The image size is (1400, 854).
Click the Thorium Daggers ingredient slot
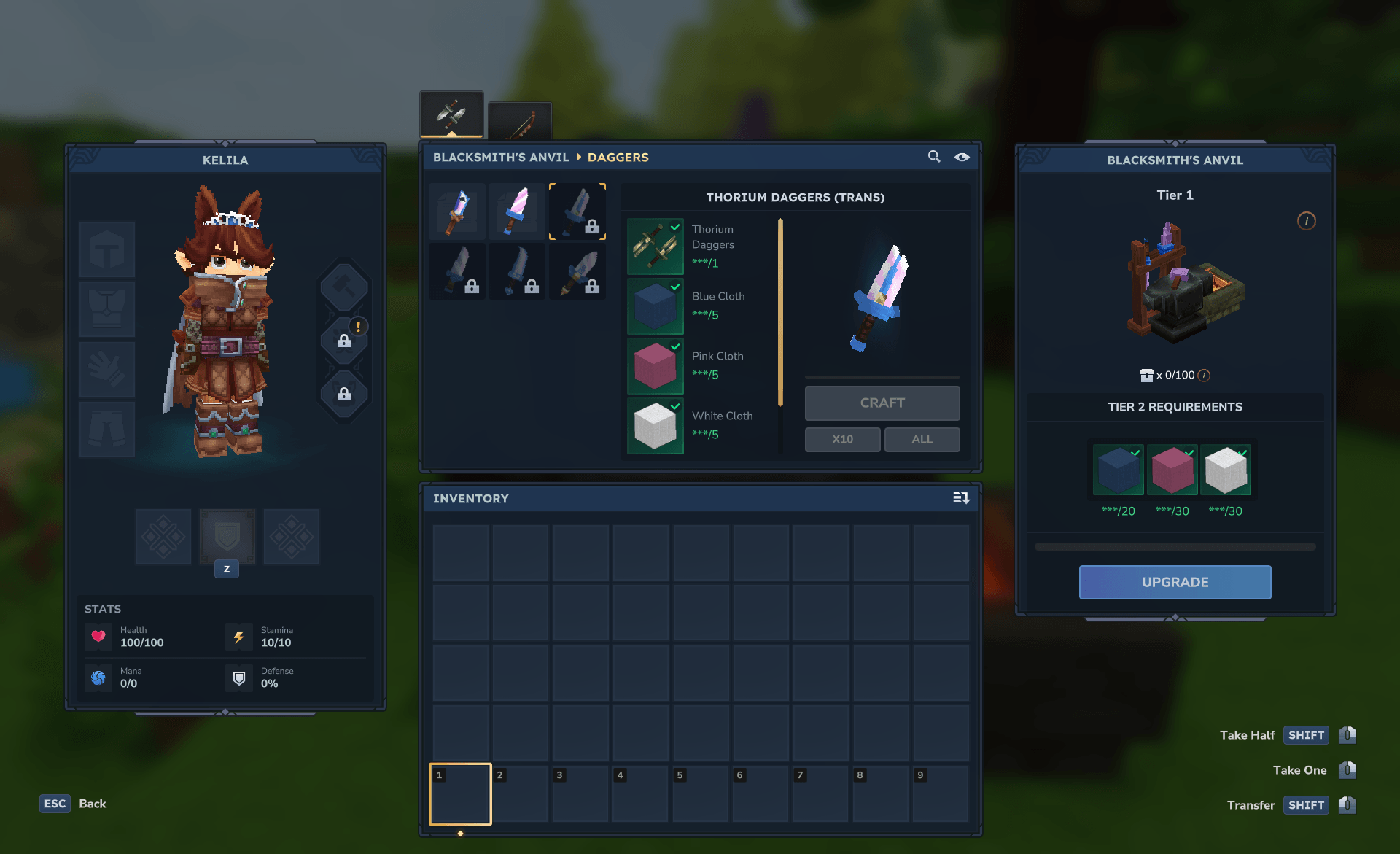pyautogui.click(x=655, y=247)
